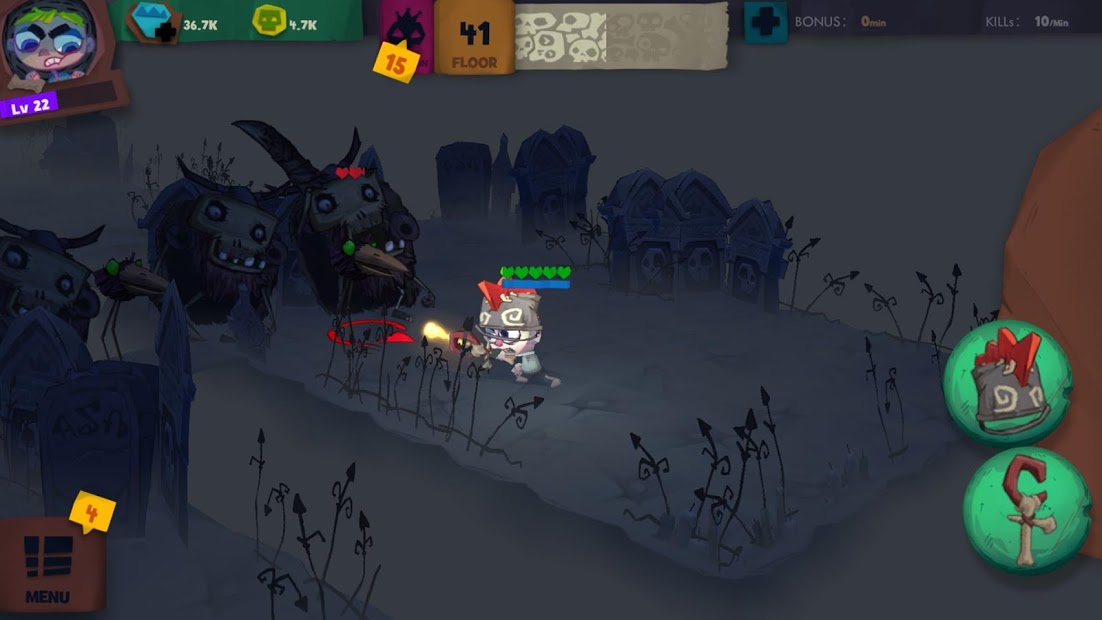Screen dimensions: 1102x620
Task: Click the Floor 41 indicator
Action: (474, 40)
